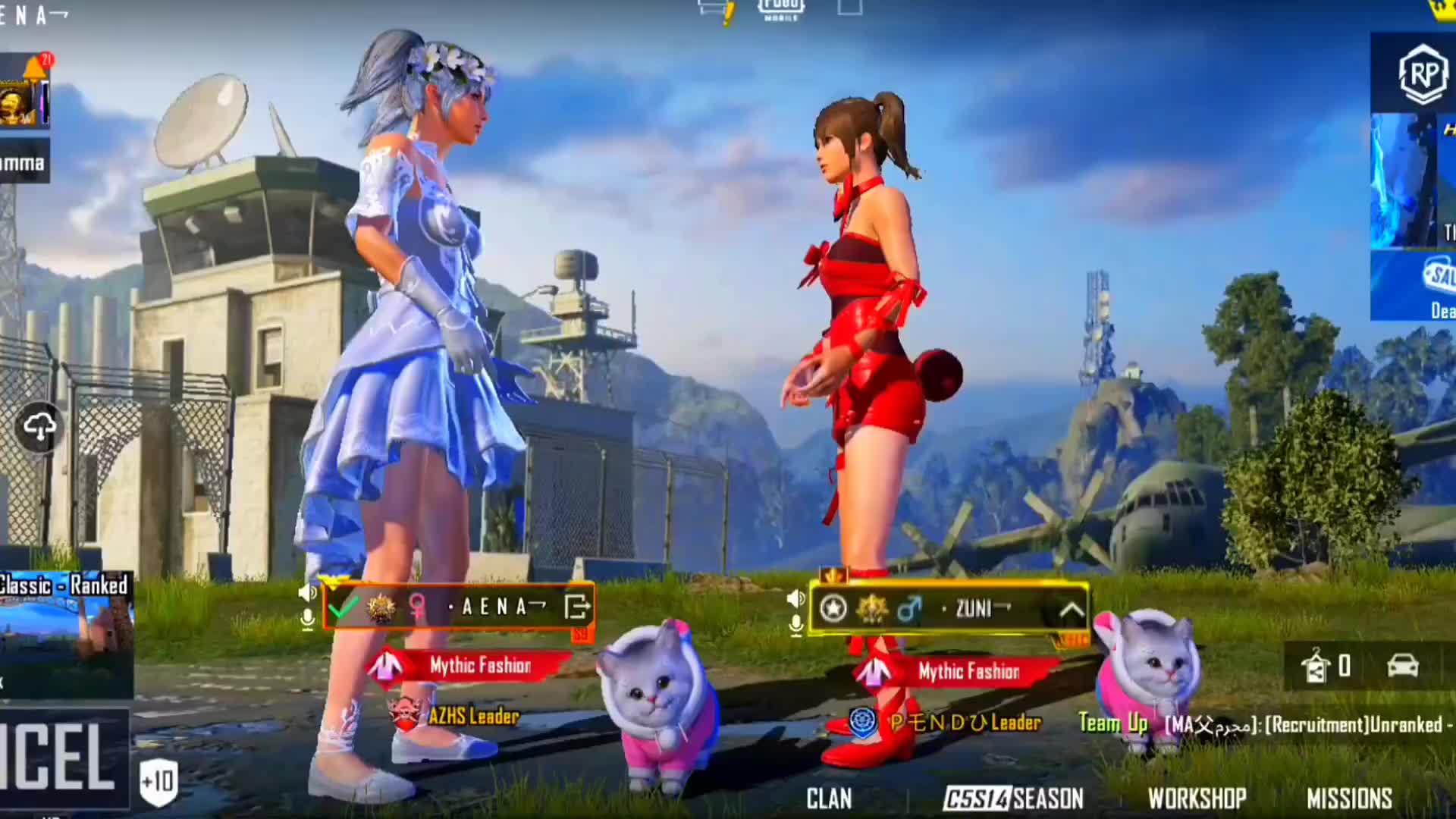Open the Workshop menu

point(1197,799)
